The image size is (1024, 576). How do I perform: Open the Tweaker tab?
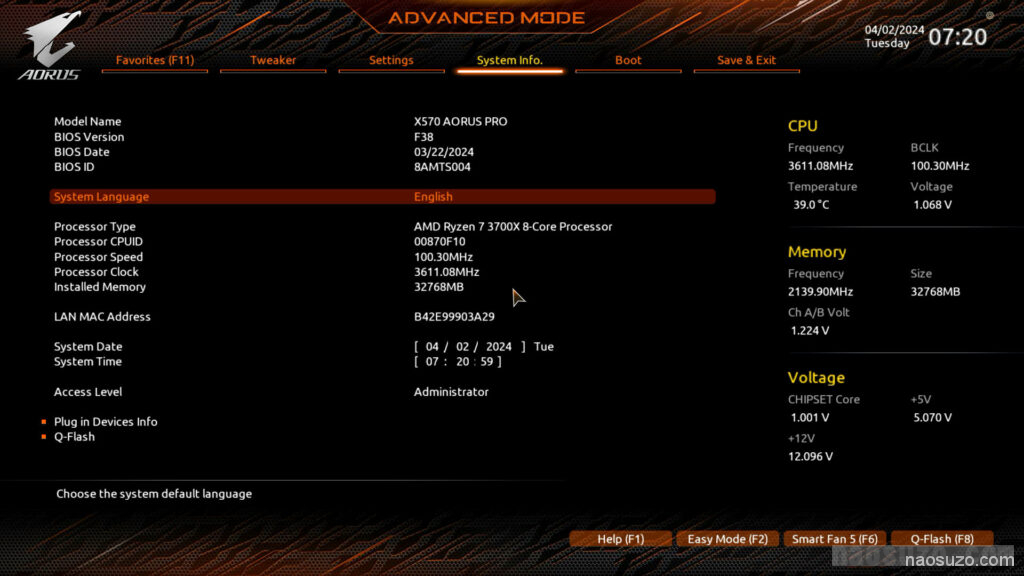[x=273, y=60]
